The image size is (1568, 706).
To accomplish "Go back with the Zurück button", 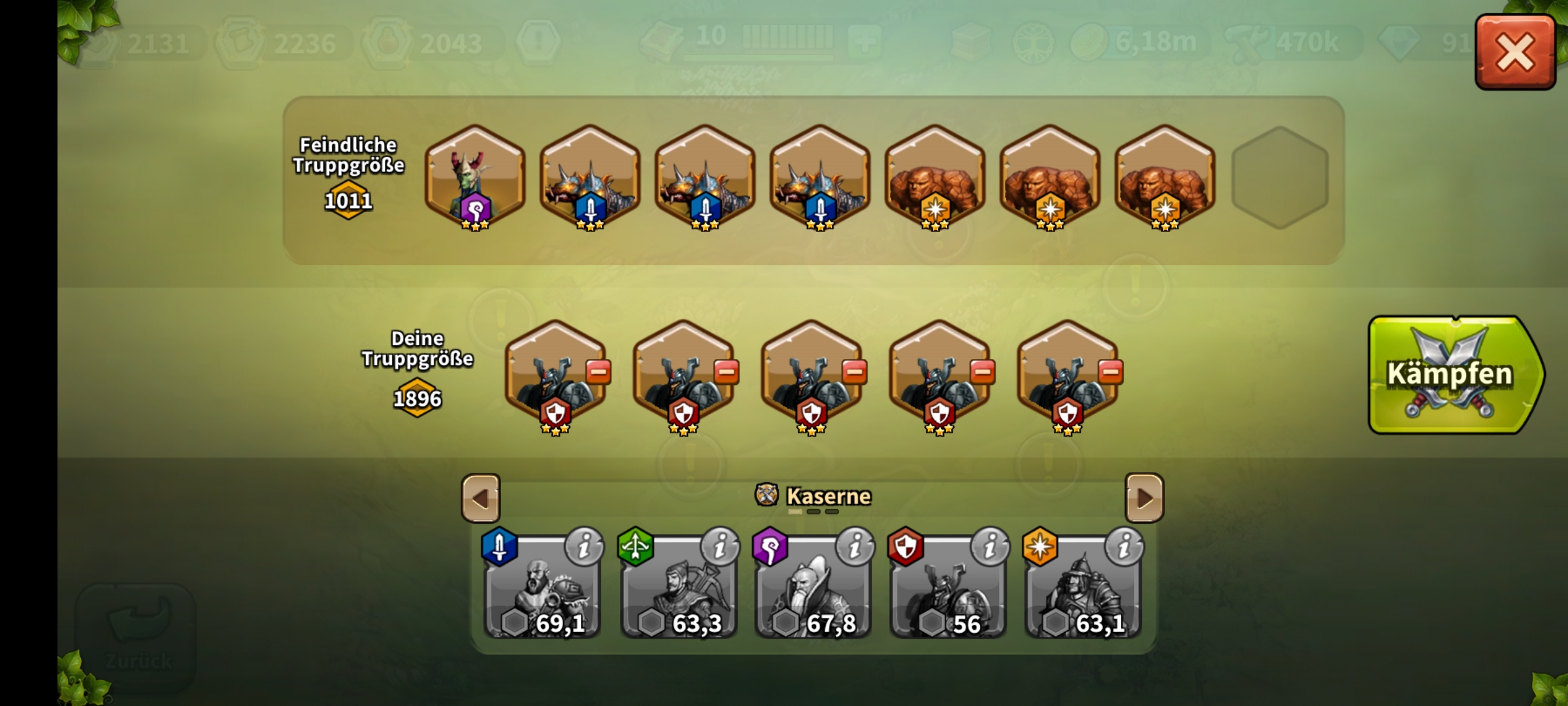I will pyautogui.click(x=137, y=637).
